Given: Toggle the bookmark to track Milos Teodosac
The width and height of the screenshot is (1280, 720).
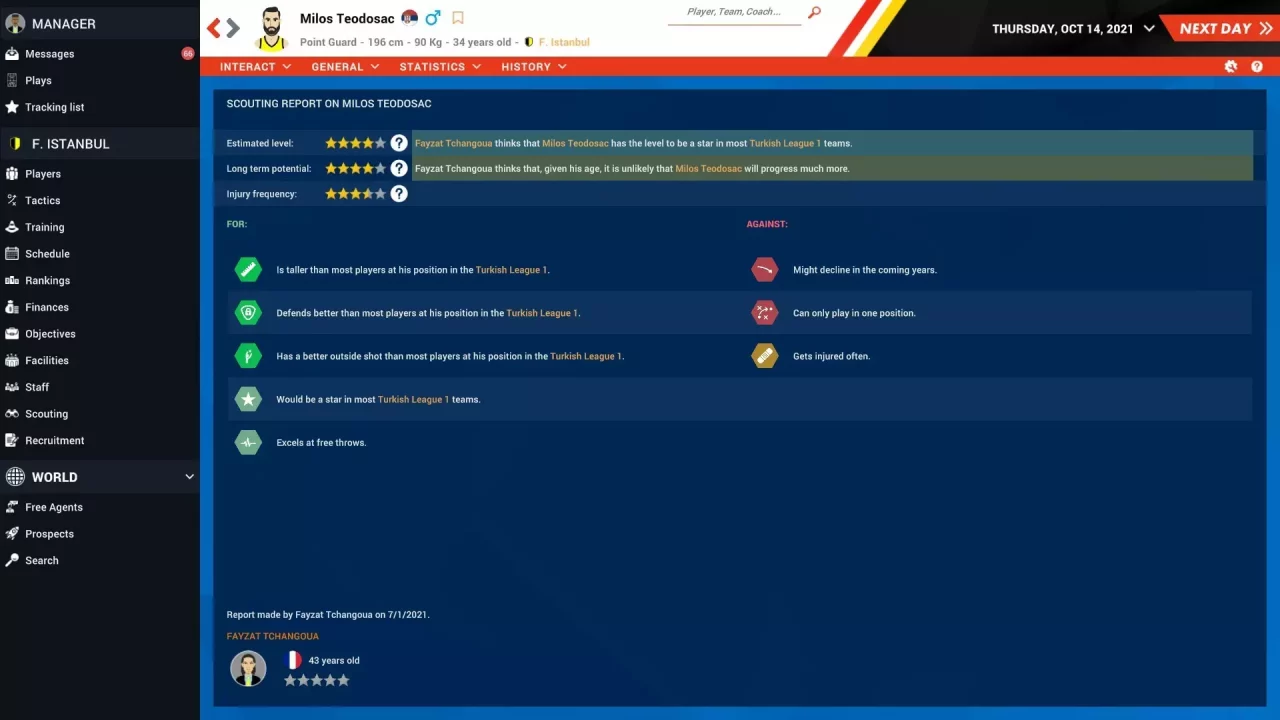Looking at the screenshot, I should click(460, 17).
